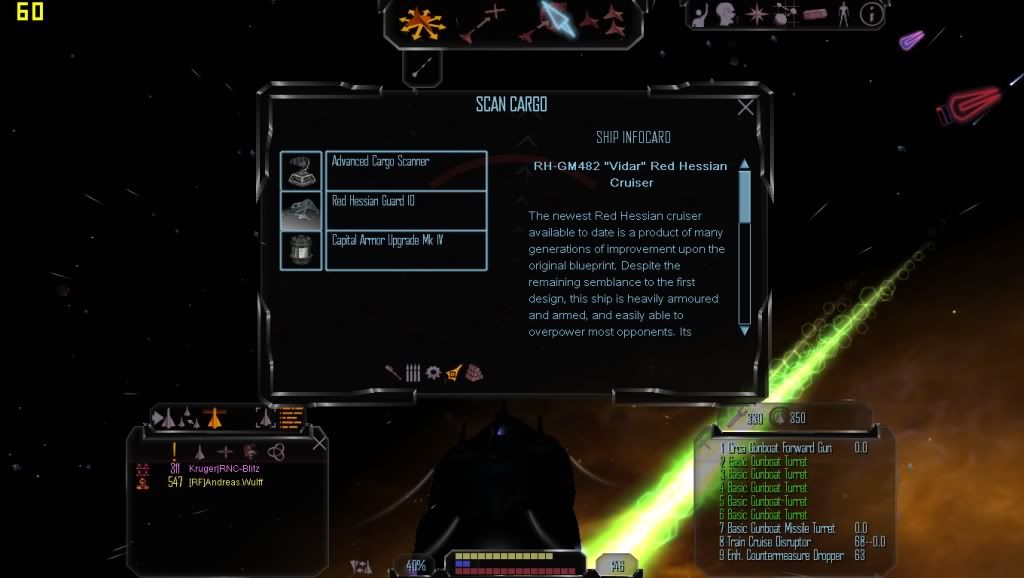Select the Red Hessian Guard ID entry
1024x578 pixels.
(405, 210)
